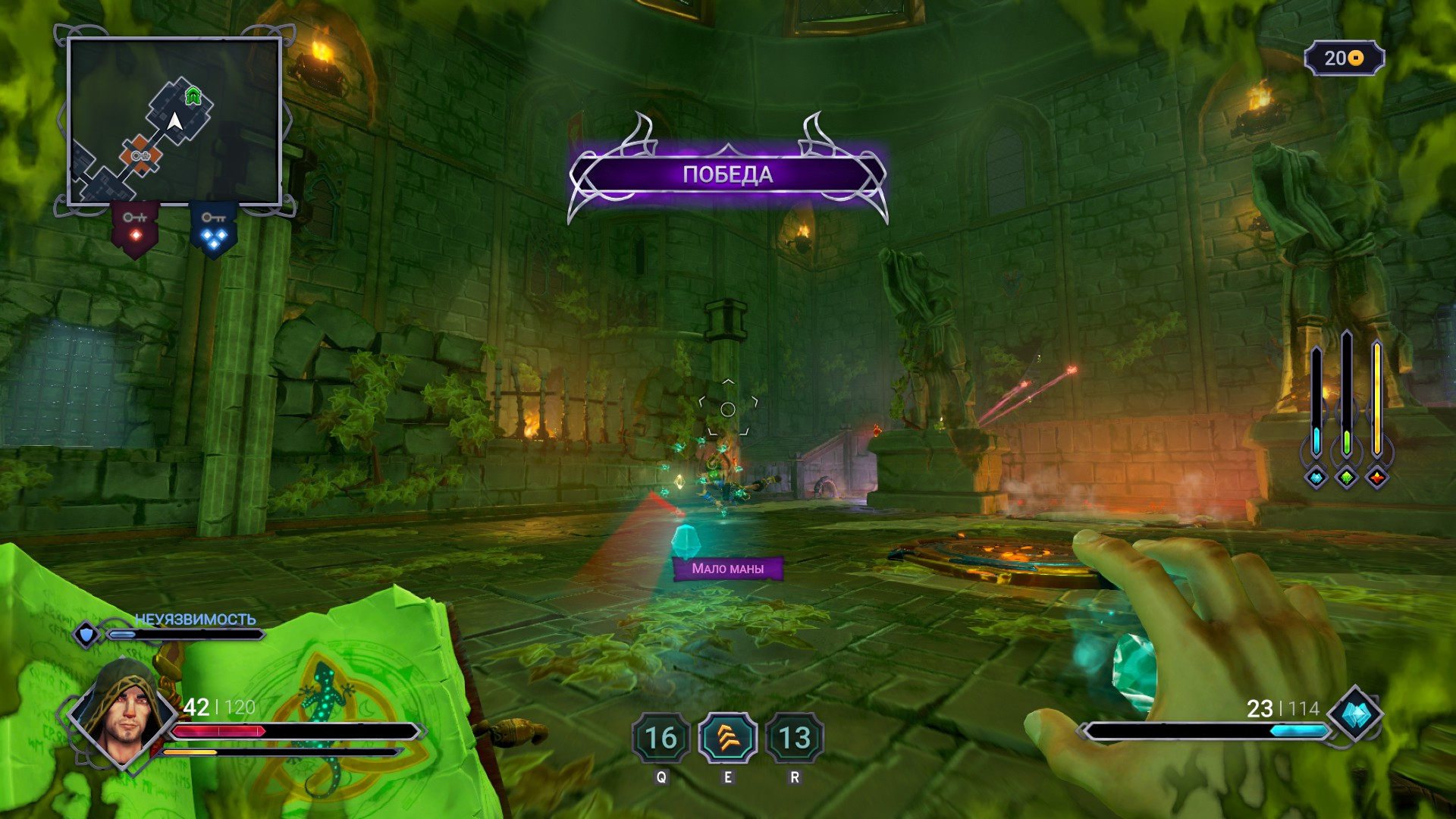Viewport: 1456px width, 819px height.
Task: Select the red key banner
Action: click(136, 227)
